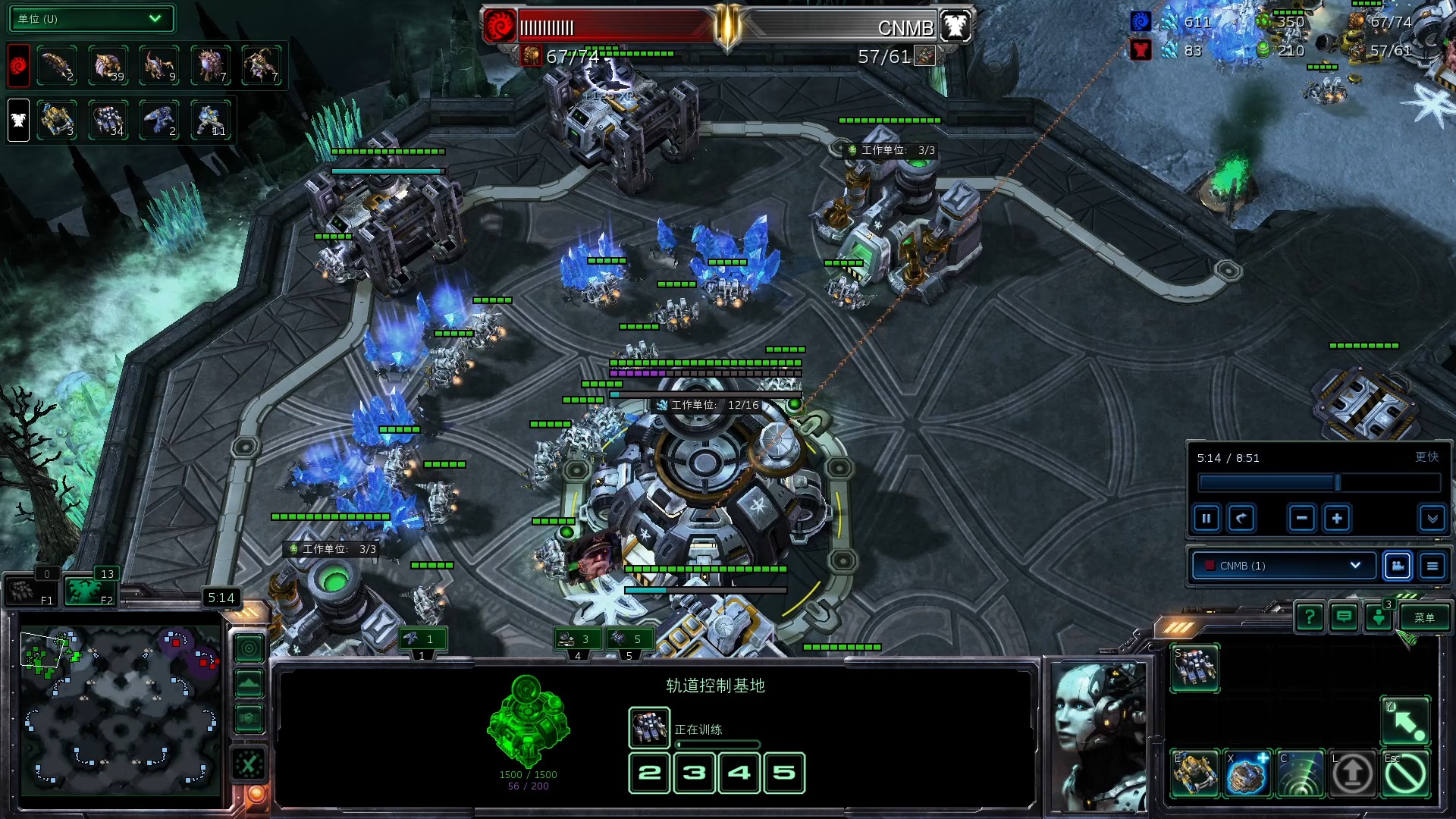Select the SCV build command icon
The width and height of the screenshot is (1456, 819).
click(1195, 668)
